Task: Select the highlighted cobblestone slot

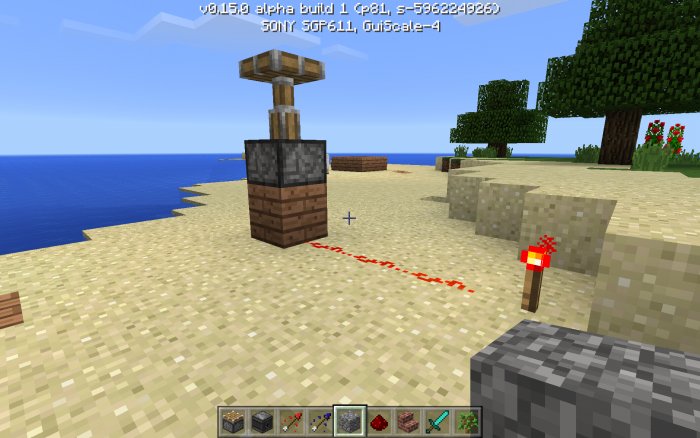Action: 350,421
